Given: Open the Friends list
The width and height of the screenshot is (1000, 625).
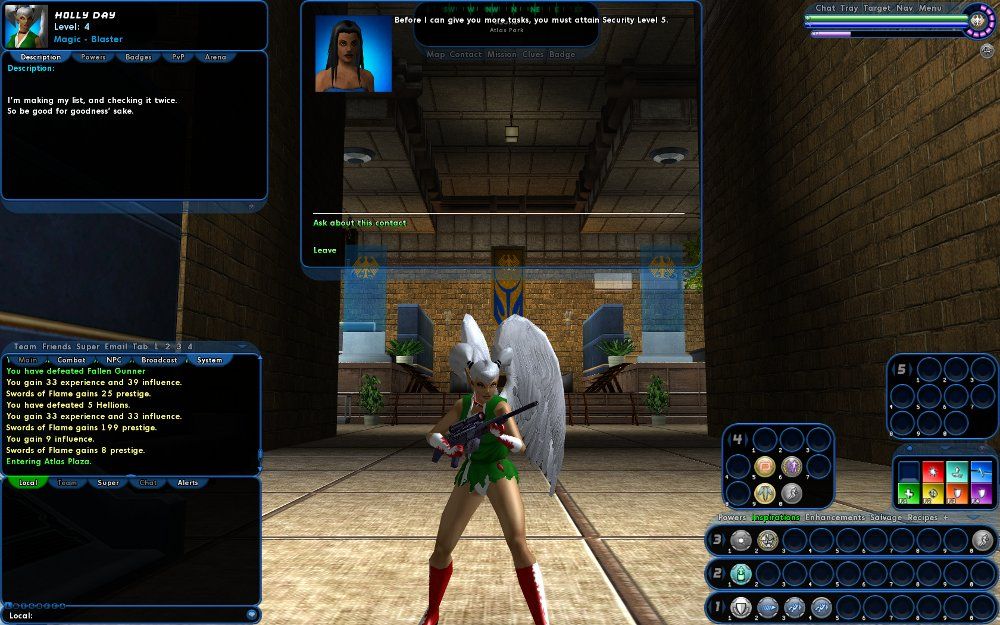Looking at the screenshot, I should tap(56, 346).
